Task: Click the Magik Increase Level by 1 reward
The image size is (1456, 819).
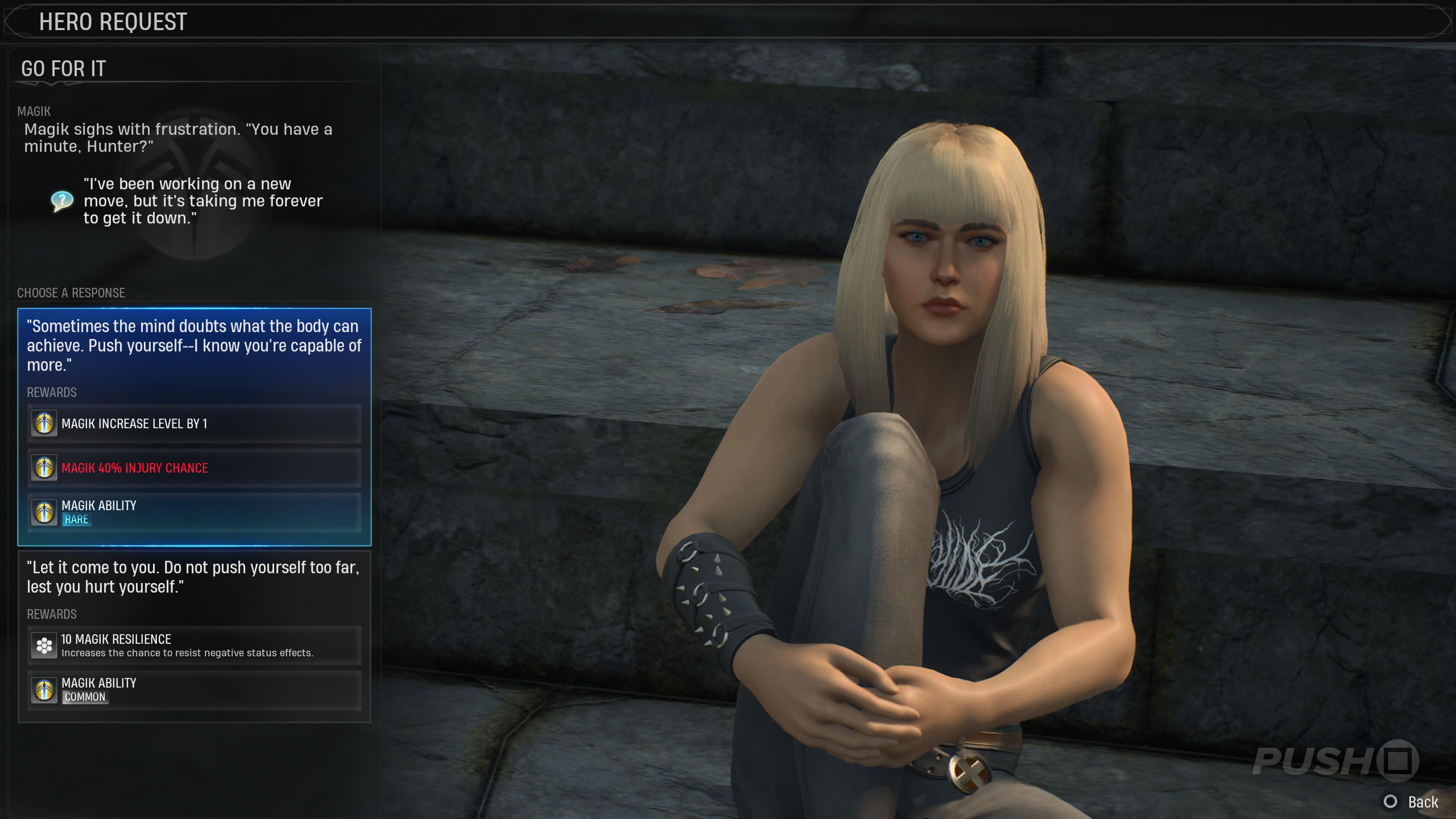Action: 194,424
